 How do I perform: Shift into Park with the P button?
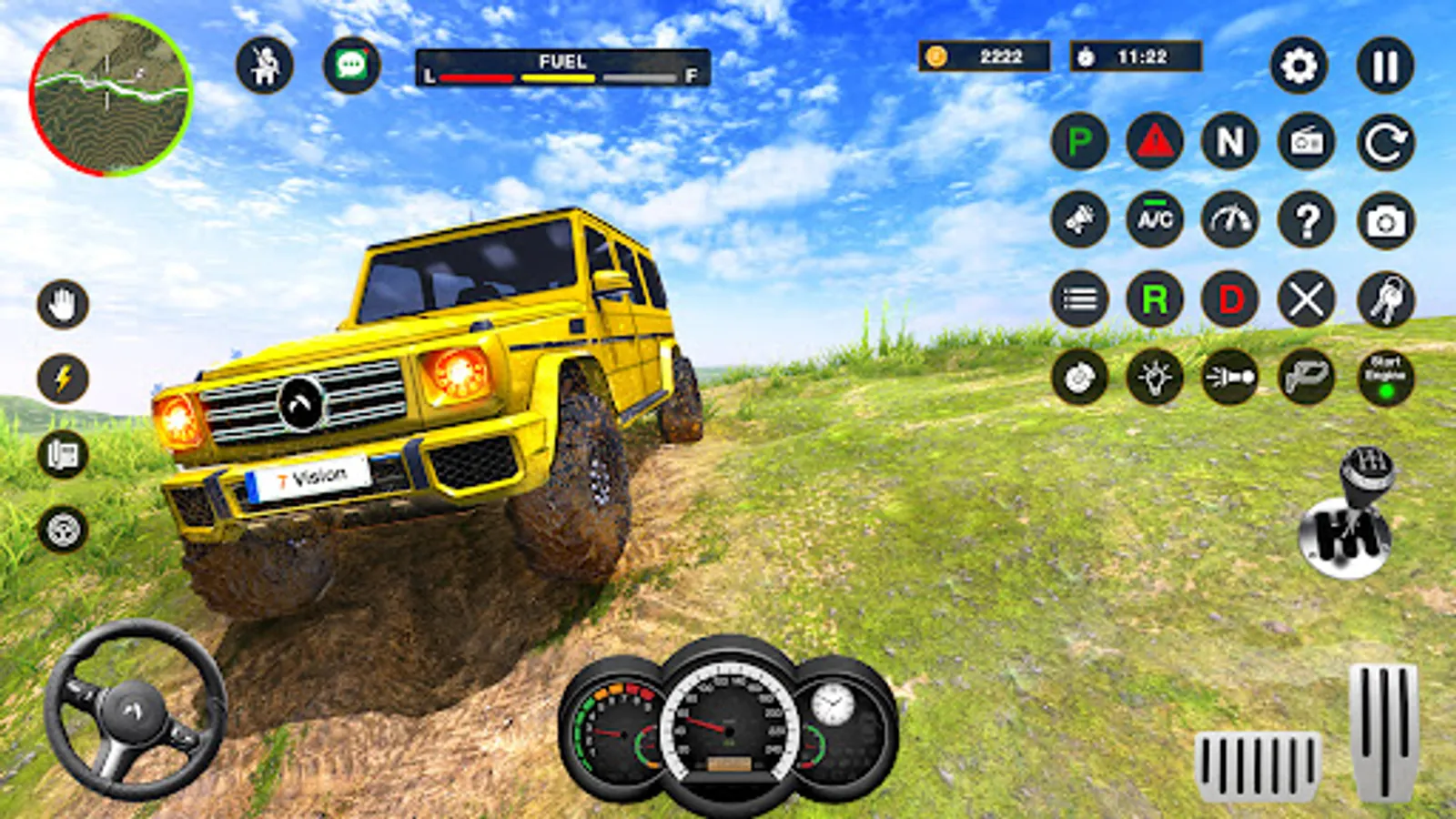coord(1080,142)
